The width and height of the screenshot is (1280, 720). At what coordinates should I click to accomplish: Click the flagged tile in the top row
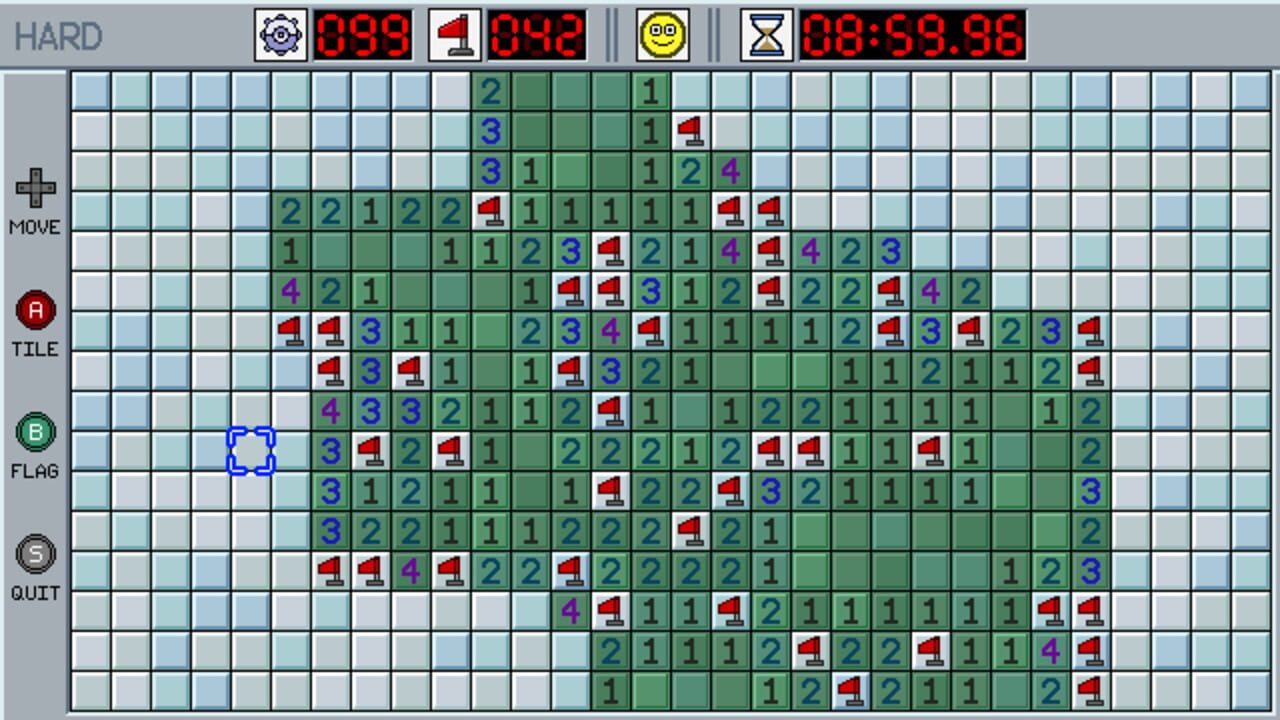[691, 131]
